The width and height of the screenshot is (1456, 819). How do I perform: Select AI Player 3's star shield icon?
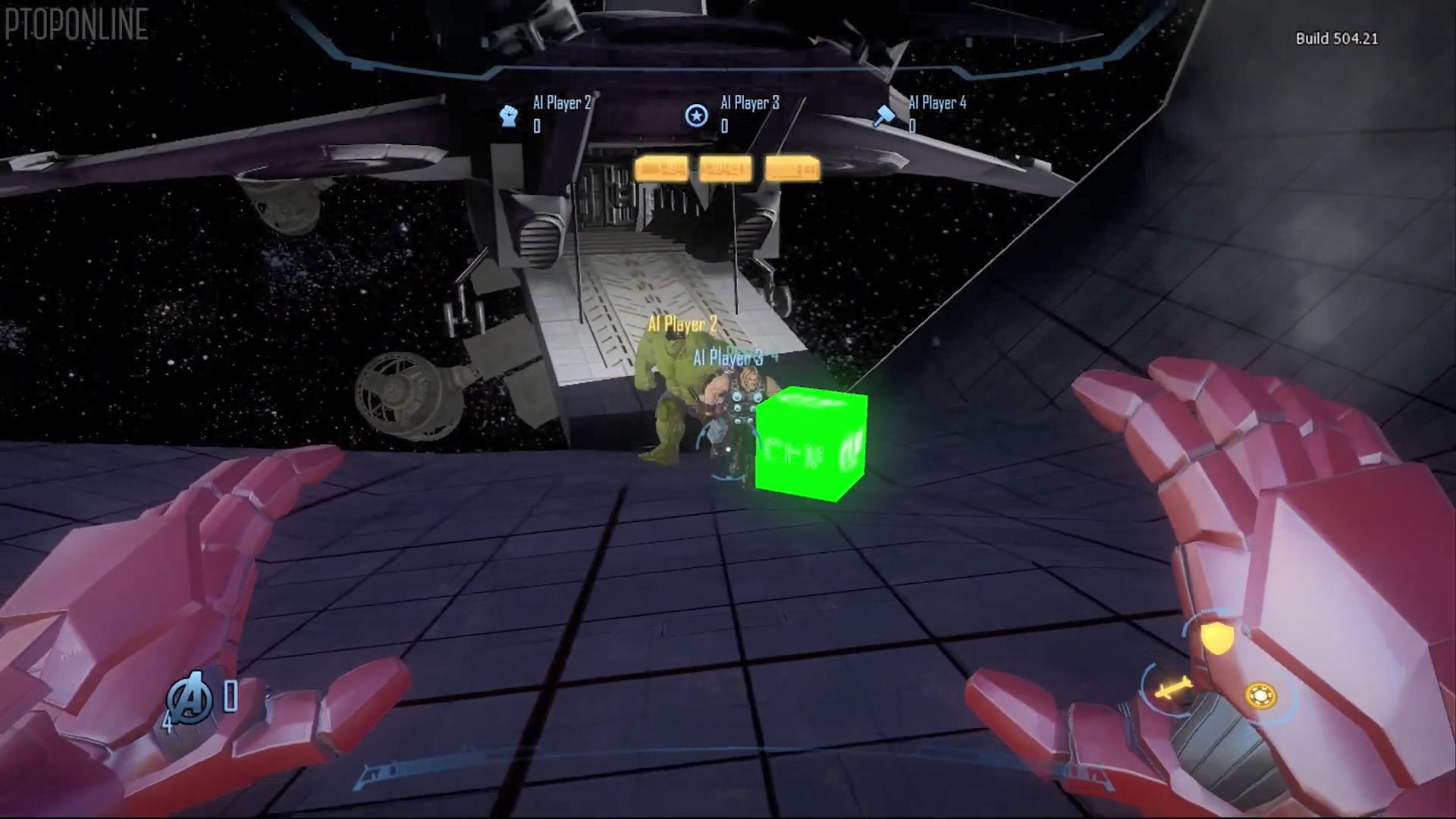pyautogui.click(x=696, y=115)
